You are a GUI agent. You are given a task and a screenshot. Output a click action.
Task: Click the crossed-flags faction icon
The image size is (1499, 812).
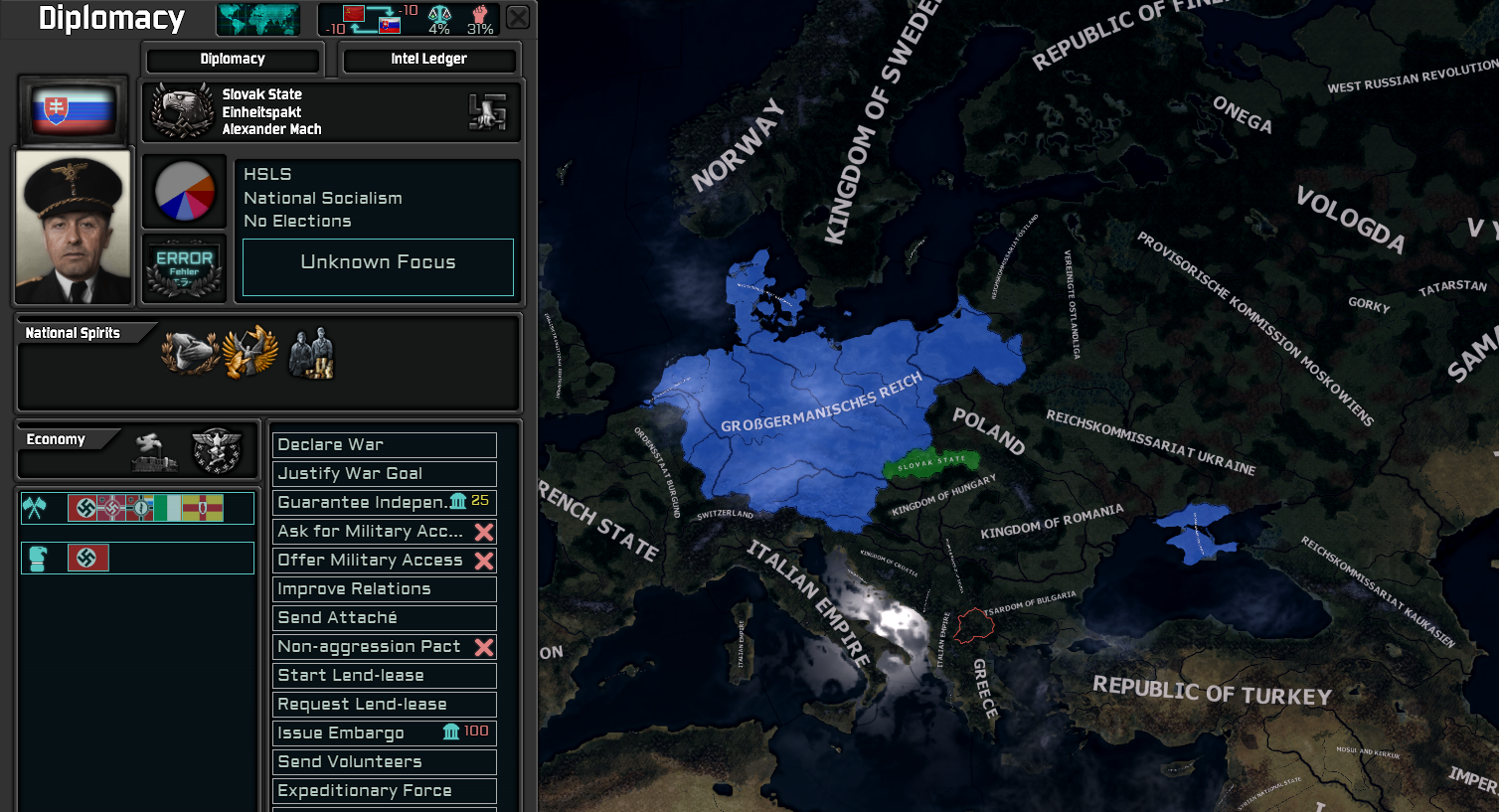[x=37, y=508]
